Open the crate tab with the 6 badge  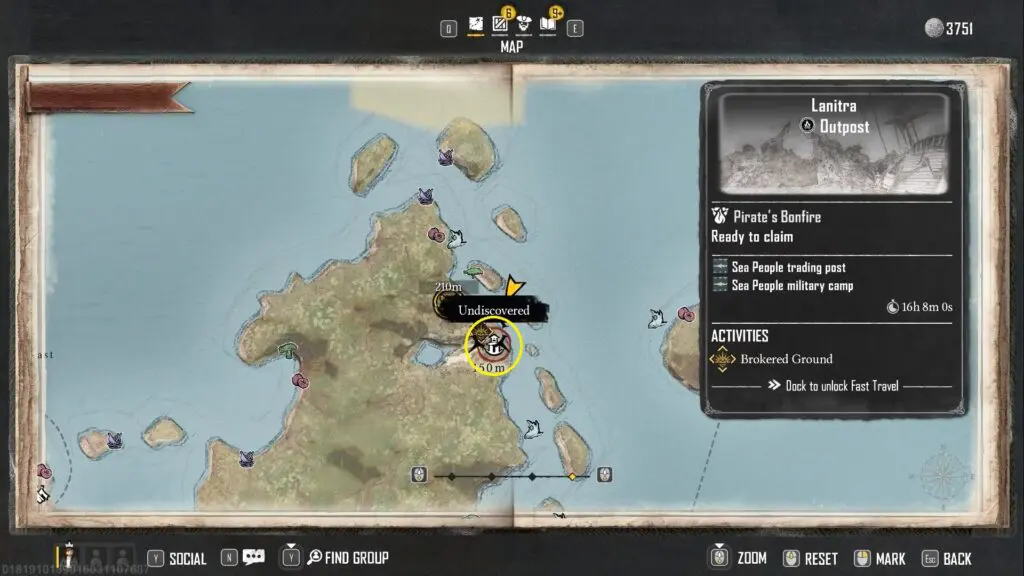(x=501, y=24)
